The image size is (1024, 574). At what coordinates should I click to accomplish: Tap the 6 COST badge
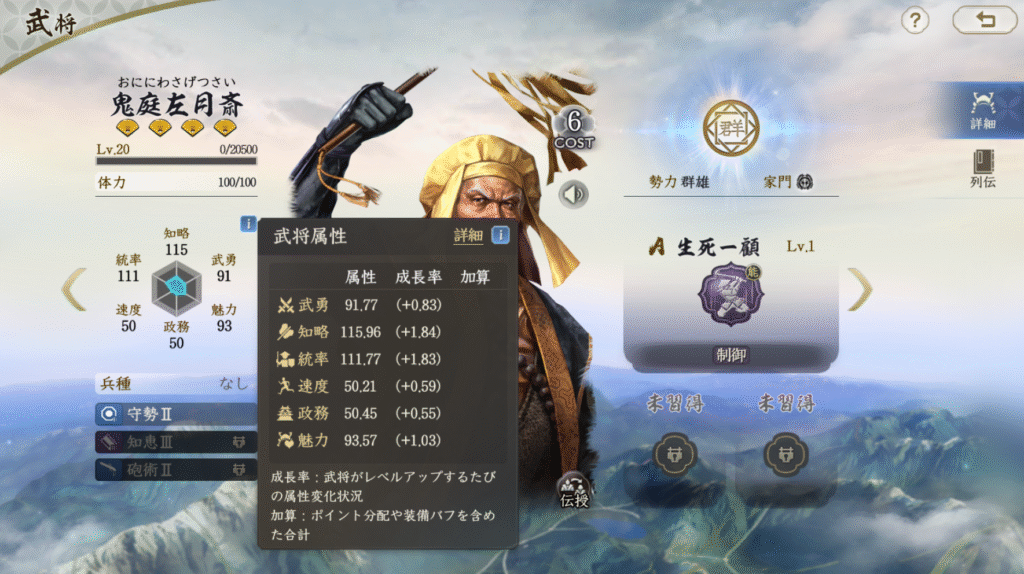click(x=574, y=130)
